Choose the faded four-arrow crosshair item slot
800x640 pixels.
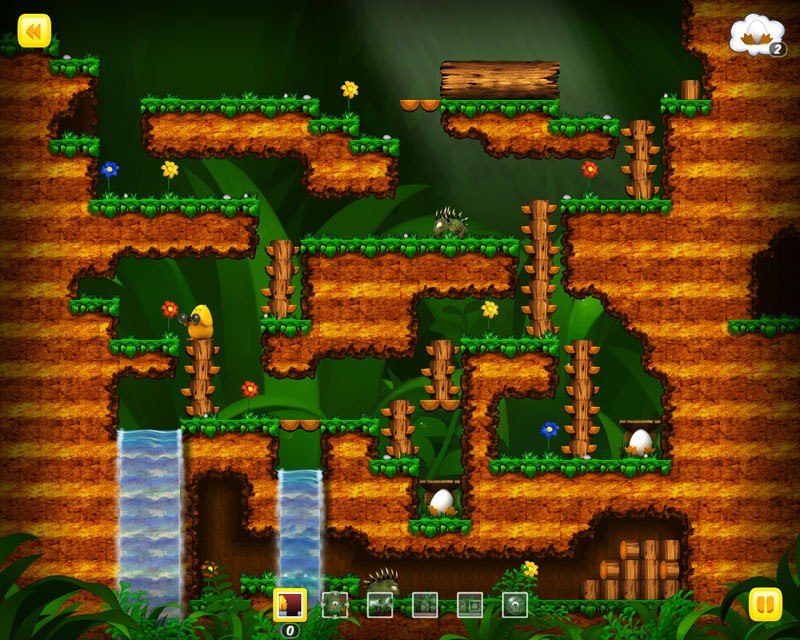(x=334, y=604)
